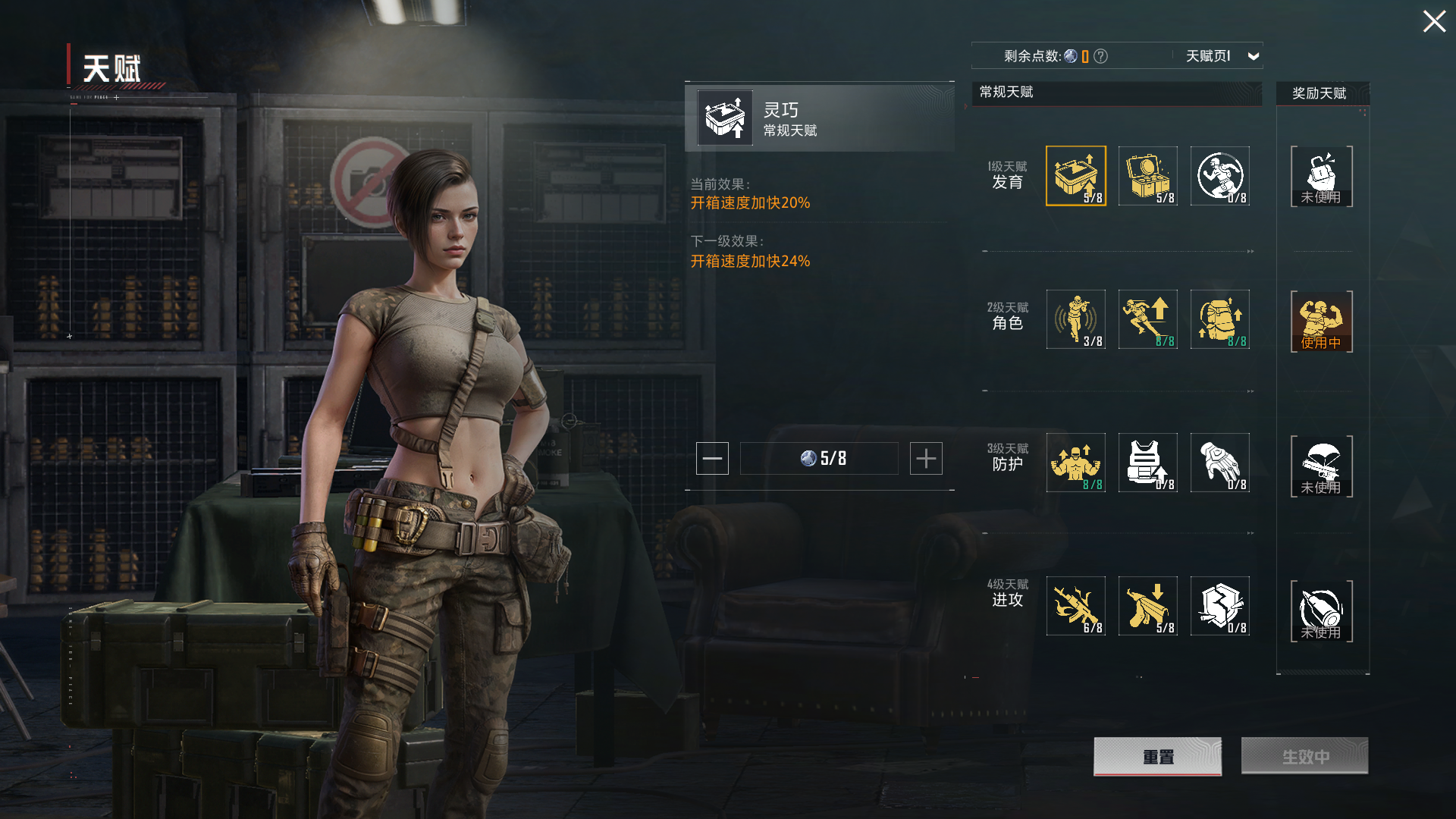Select the muscular figure defense talent

coord(1075,463)
